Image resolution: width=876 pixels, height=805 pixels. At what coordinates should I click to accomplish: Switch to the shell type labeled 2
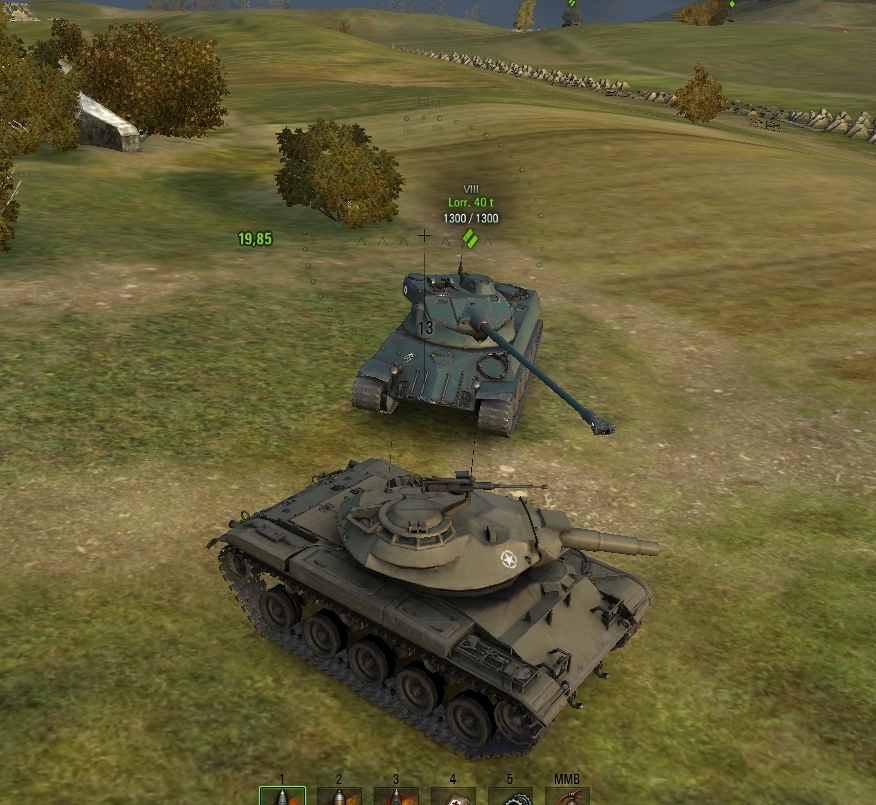(x=339, y=797)
